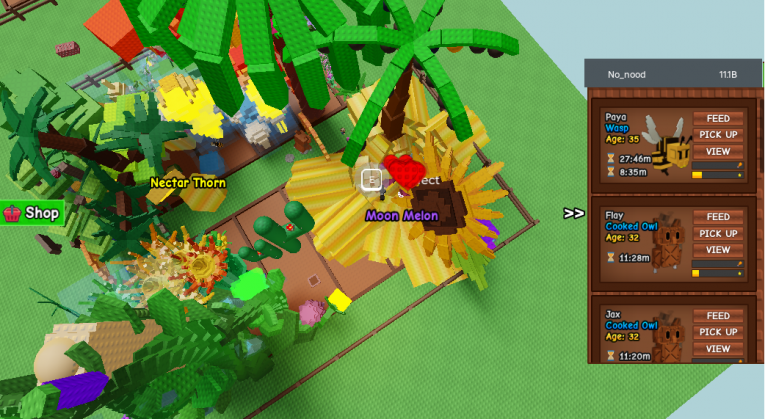Feed Paya the Wasp
765x419 pixels.
(x=718, y=118)
